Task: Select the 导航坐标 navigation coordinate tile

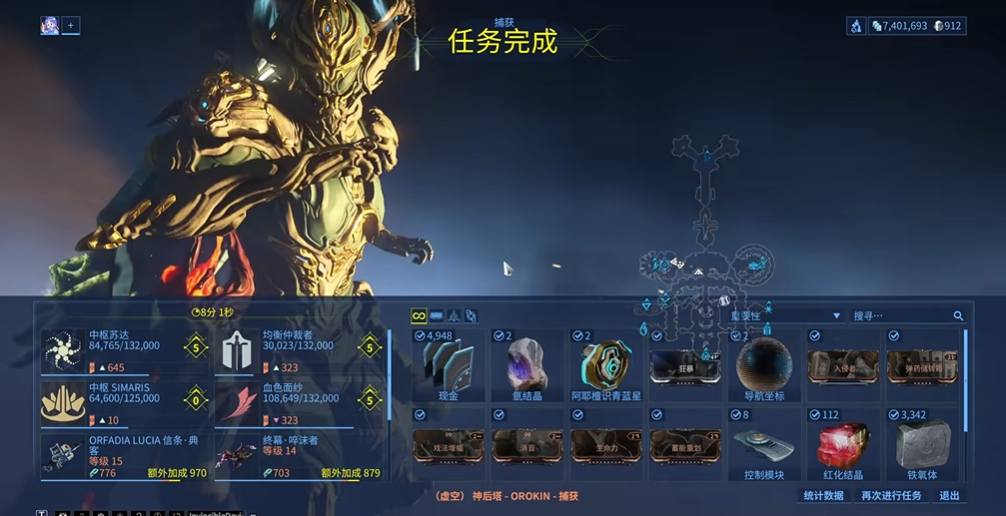Action: pos(764,365)
